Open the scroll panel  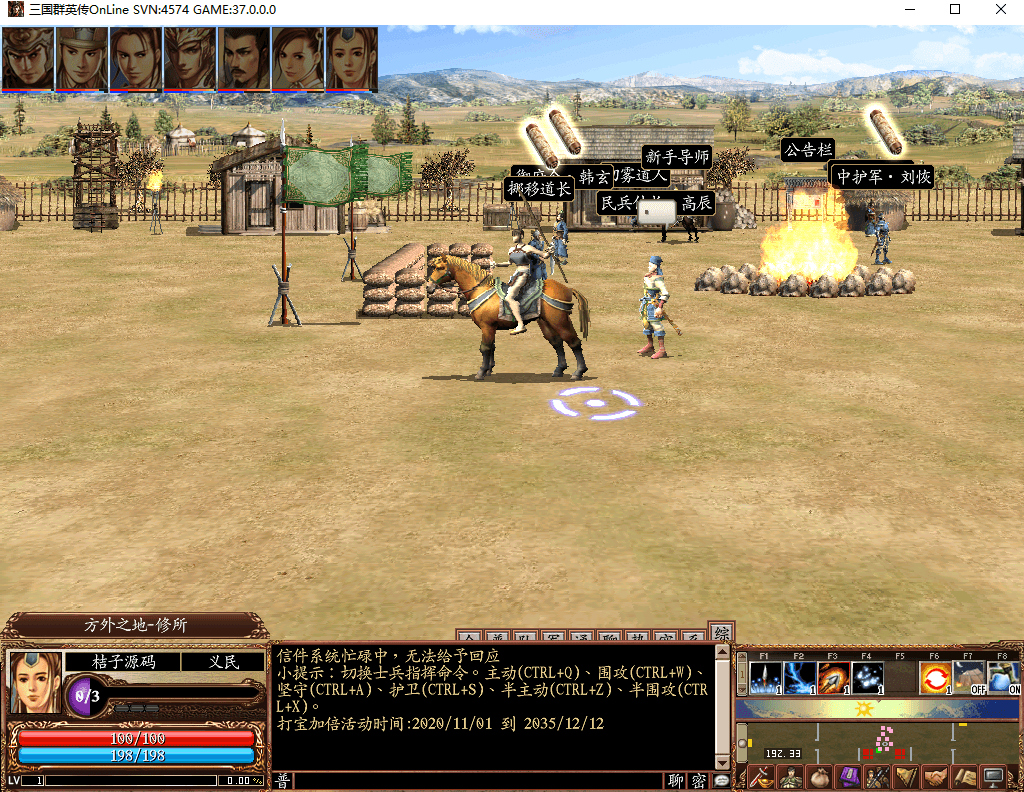pyautogui.click(x=965, y=777)
